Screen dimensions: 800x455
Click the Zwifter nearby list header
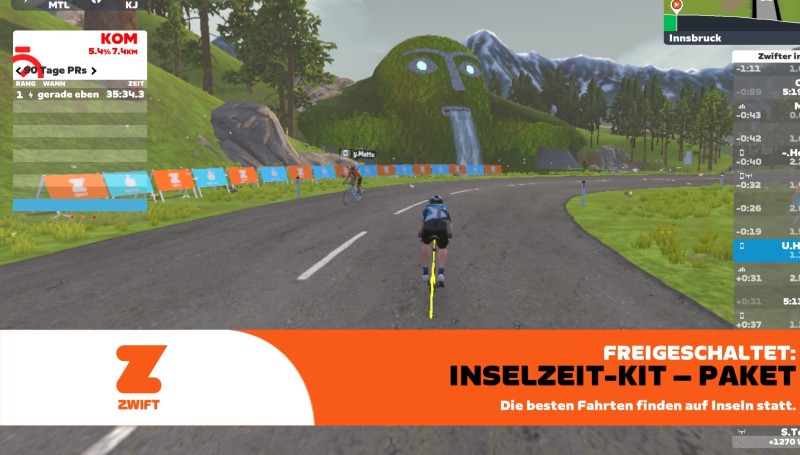(766, 57)
